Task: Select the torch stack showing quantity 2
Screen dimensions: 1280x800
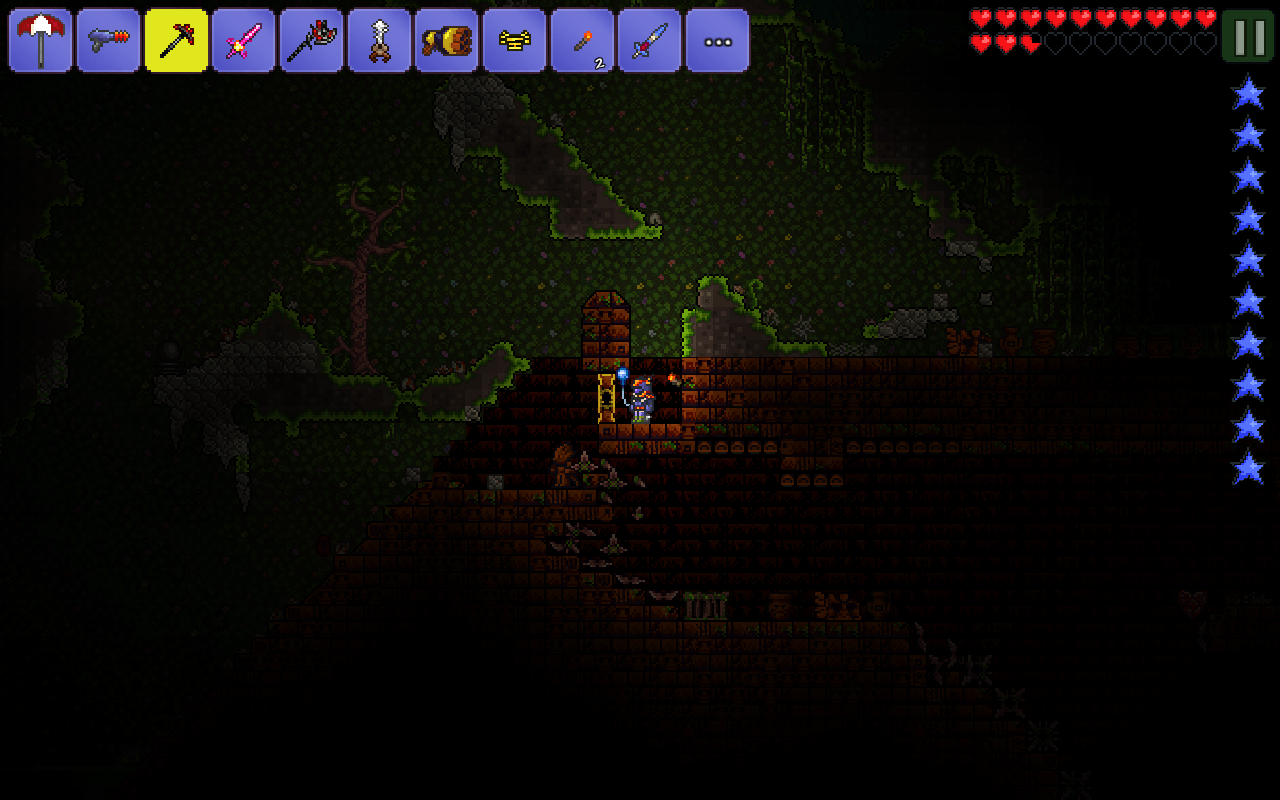Action: [x=583, y=40]
